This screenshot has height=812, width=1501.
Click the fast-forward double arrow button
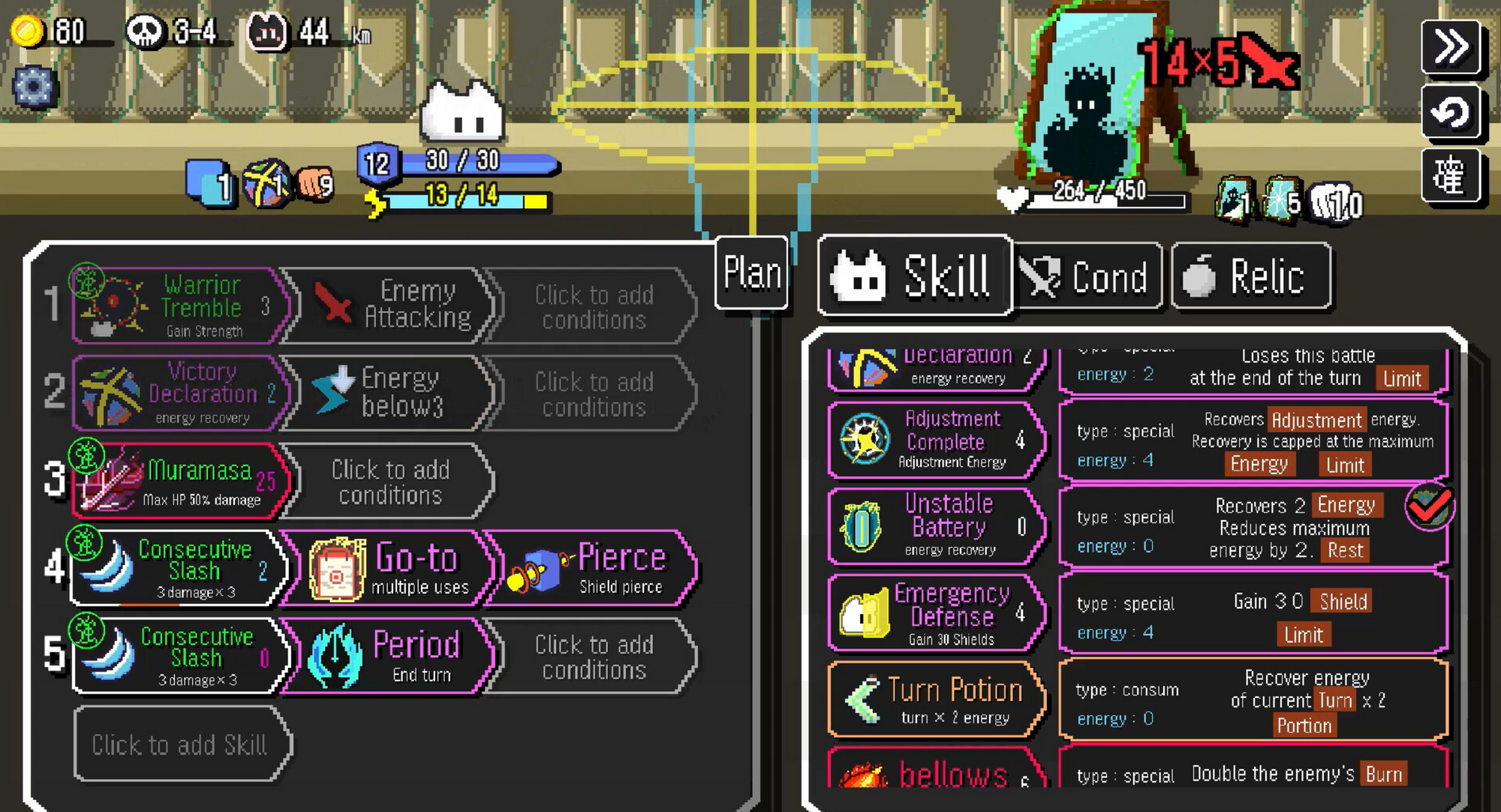click(x=1451, y=47)
